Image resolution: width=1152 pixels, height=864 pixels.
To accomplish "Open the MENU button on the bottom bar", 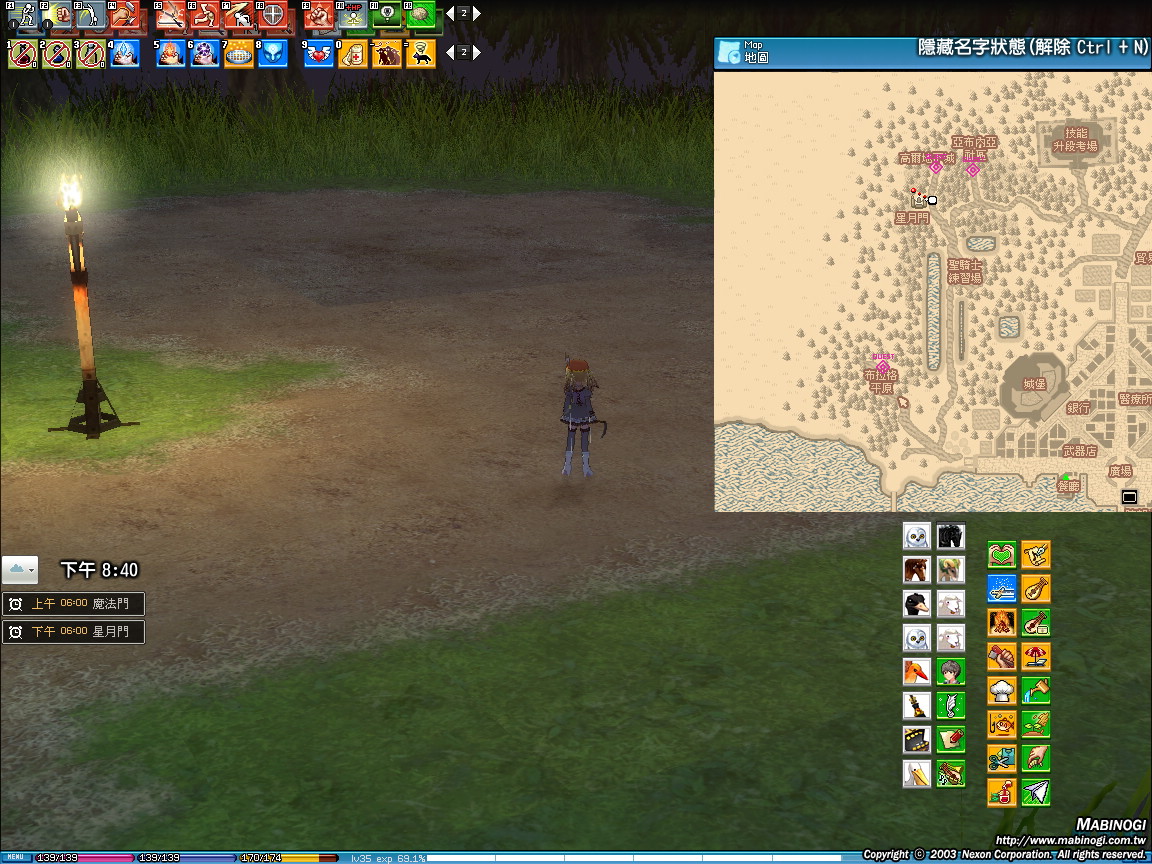I will [16, 858].
